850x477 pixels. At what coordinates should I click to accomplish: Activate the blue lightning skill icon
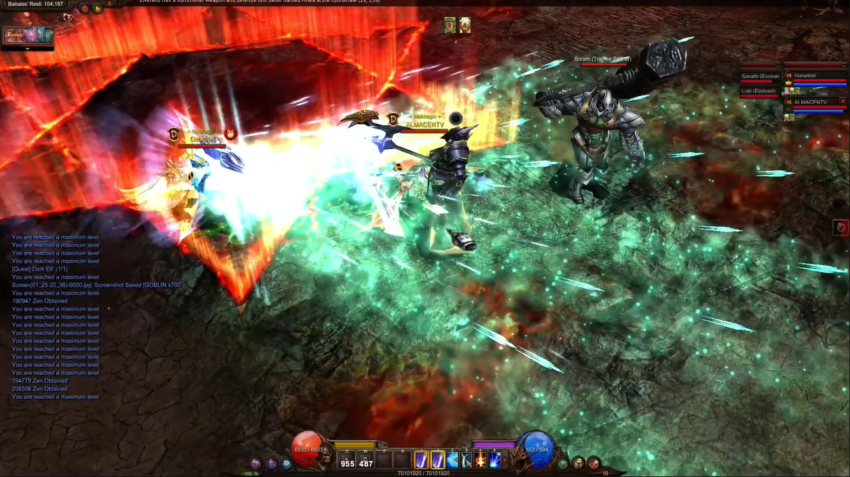pyautogui.click(x=495, y=459)
